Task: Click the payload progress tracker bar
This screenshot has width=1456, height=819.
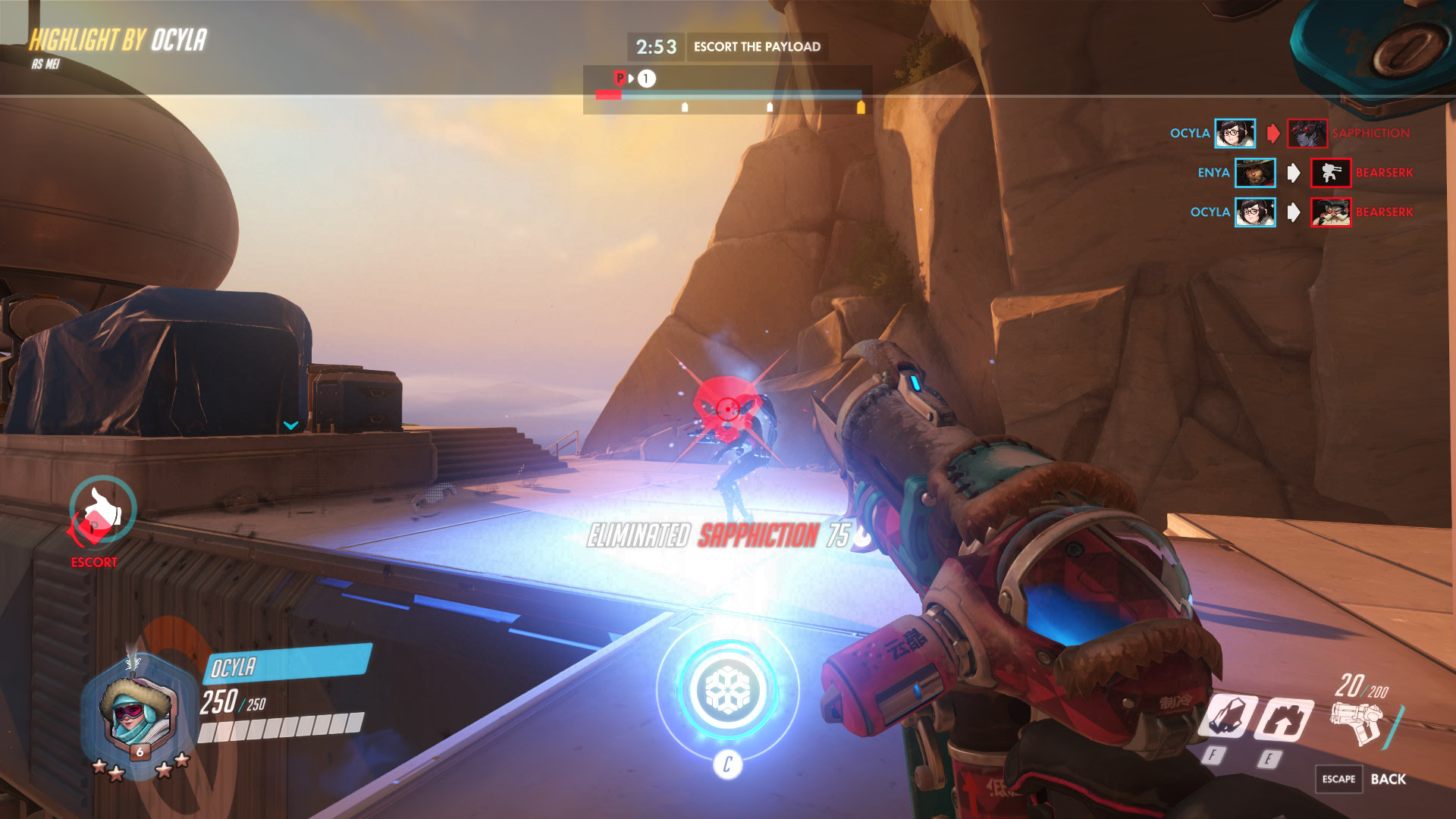Action: tap(728, 96)
